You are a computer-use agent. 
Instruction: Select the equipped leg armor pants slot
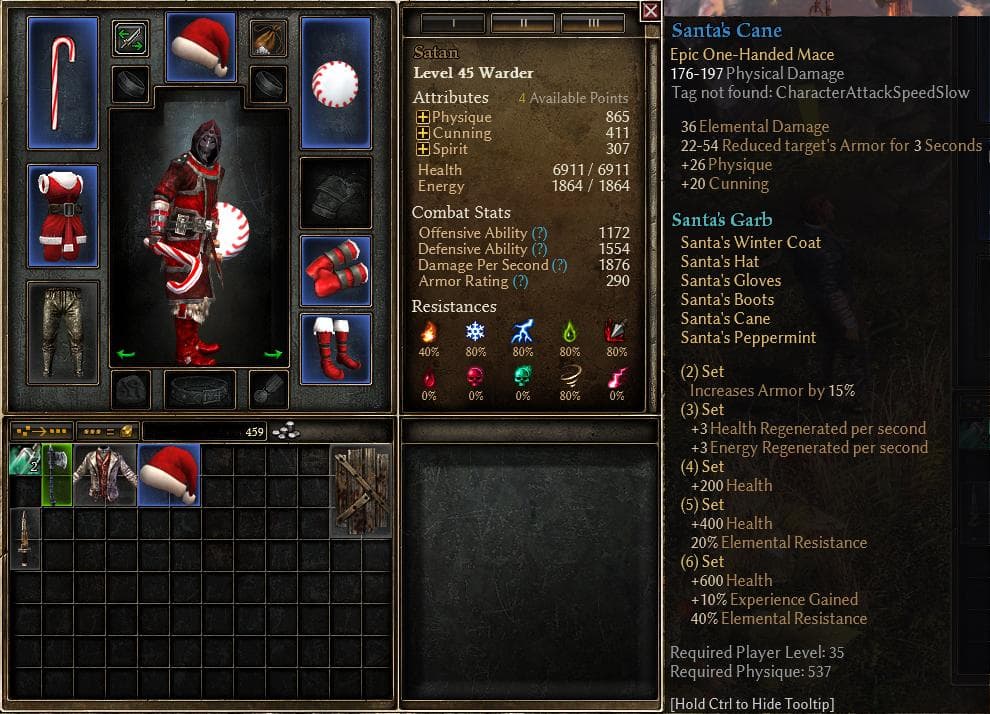click(63, 331)
